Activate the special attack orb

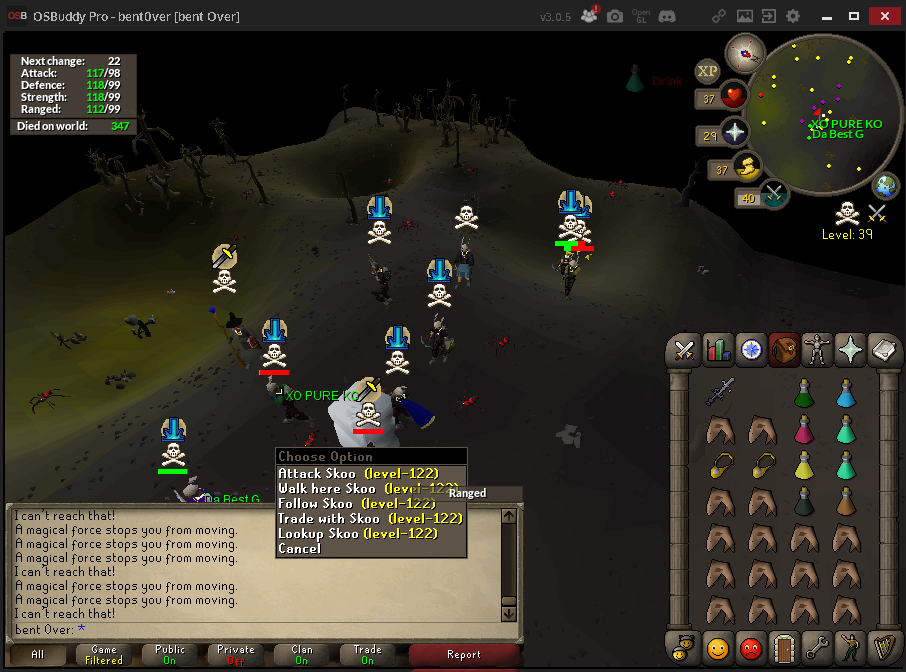(773, 194)
